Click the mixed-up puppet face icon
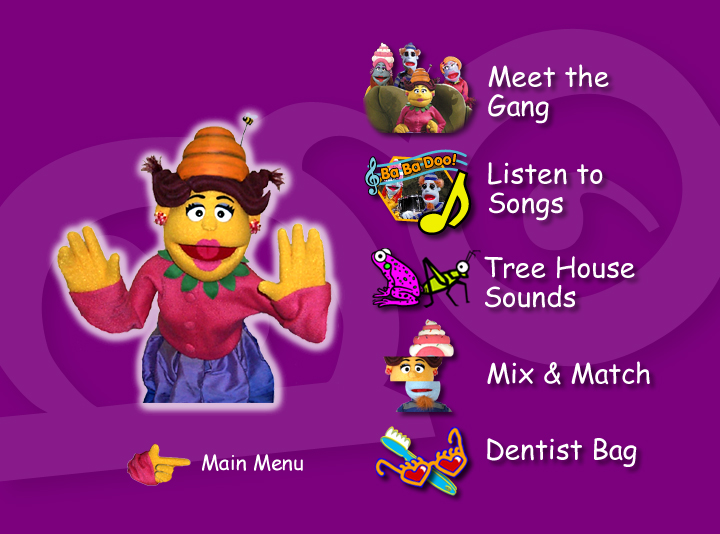 tap(418, 368)
